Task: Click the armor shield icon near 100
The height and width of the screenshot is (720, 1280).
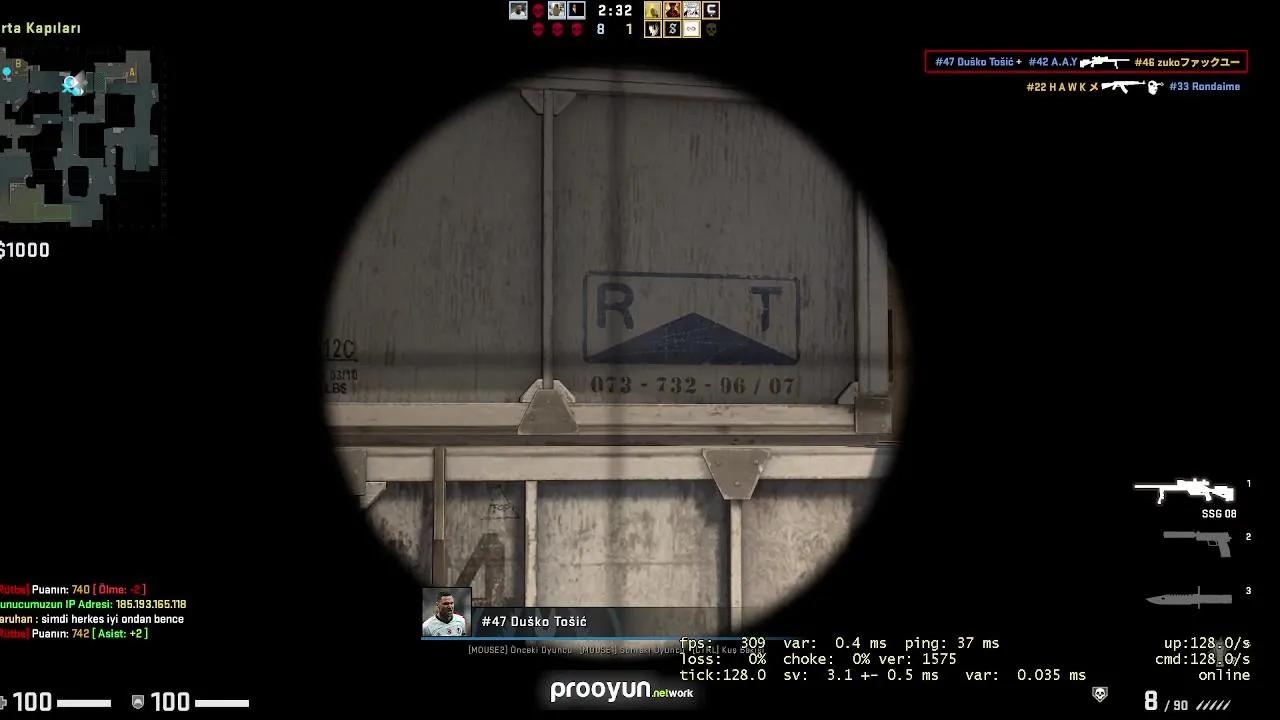Action: [x=136, y=702]
